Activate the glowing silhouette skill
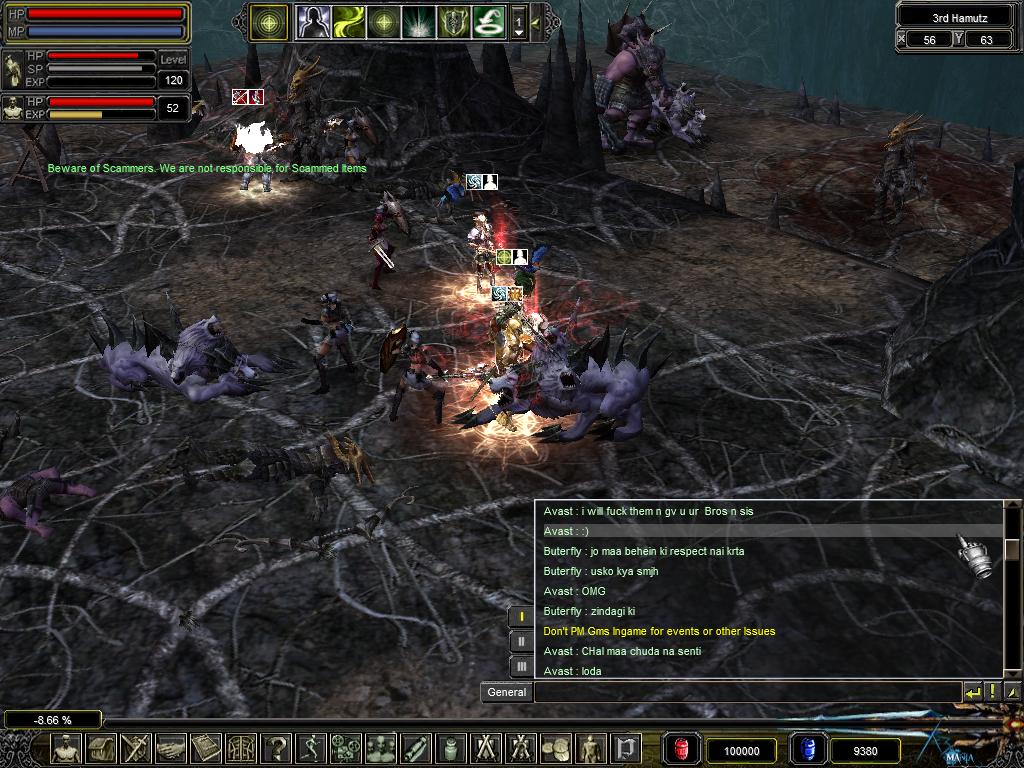 tap(312, 21)
